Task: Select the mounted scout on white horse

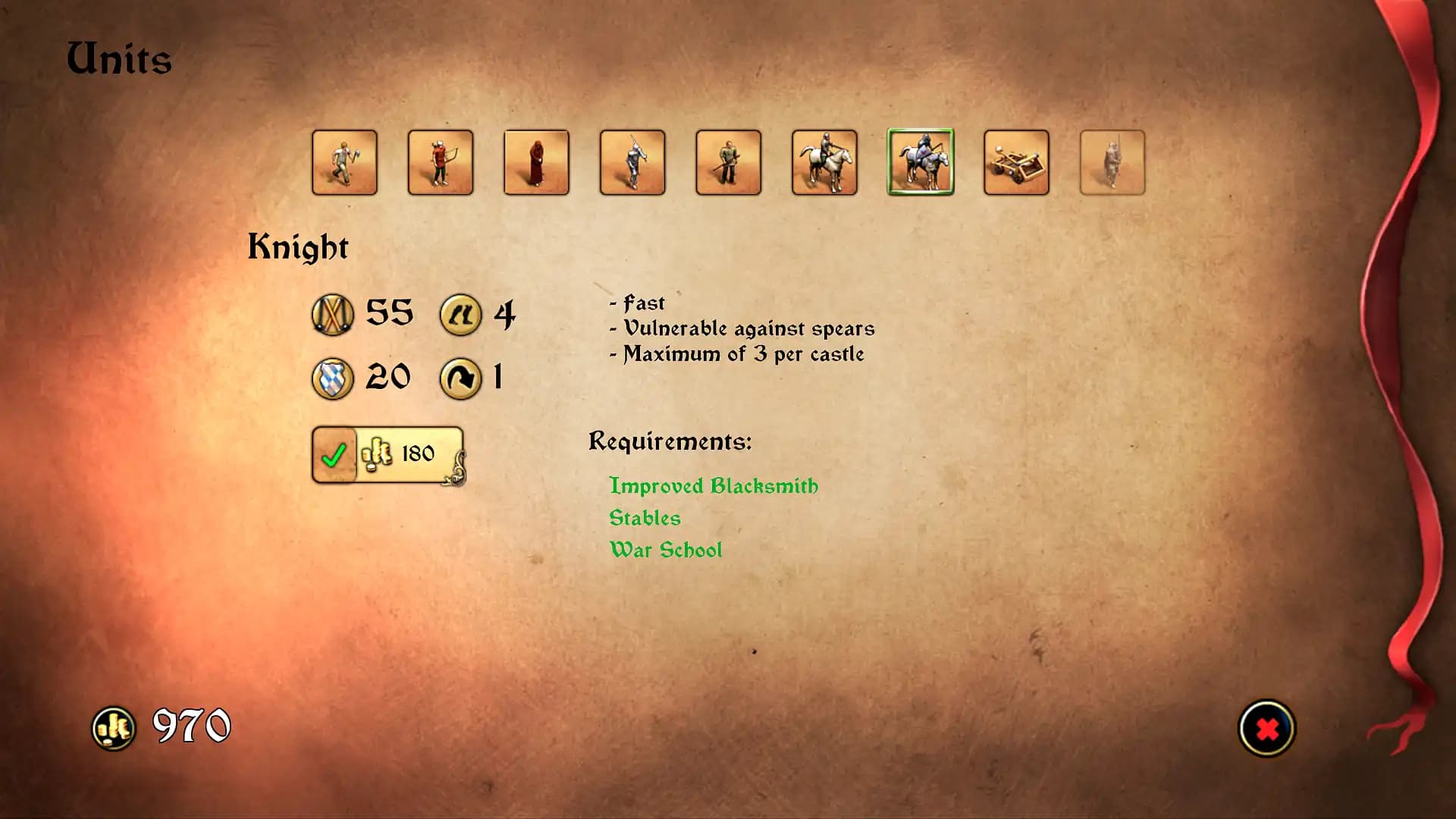Action: tap(824, 163)
